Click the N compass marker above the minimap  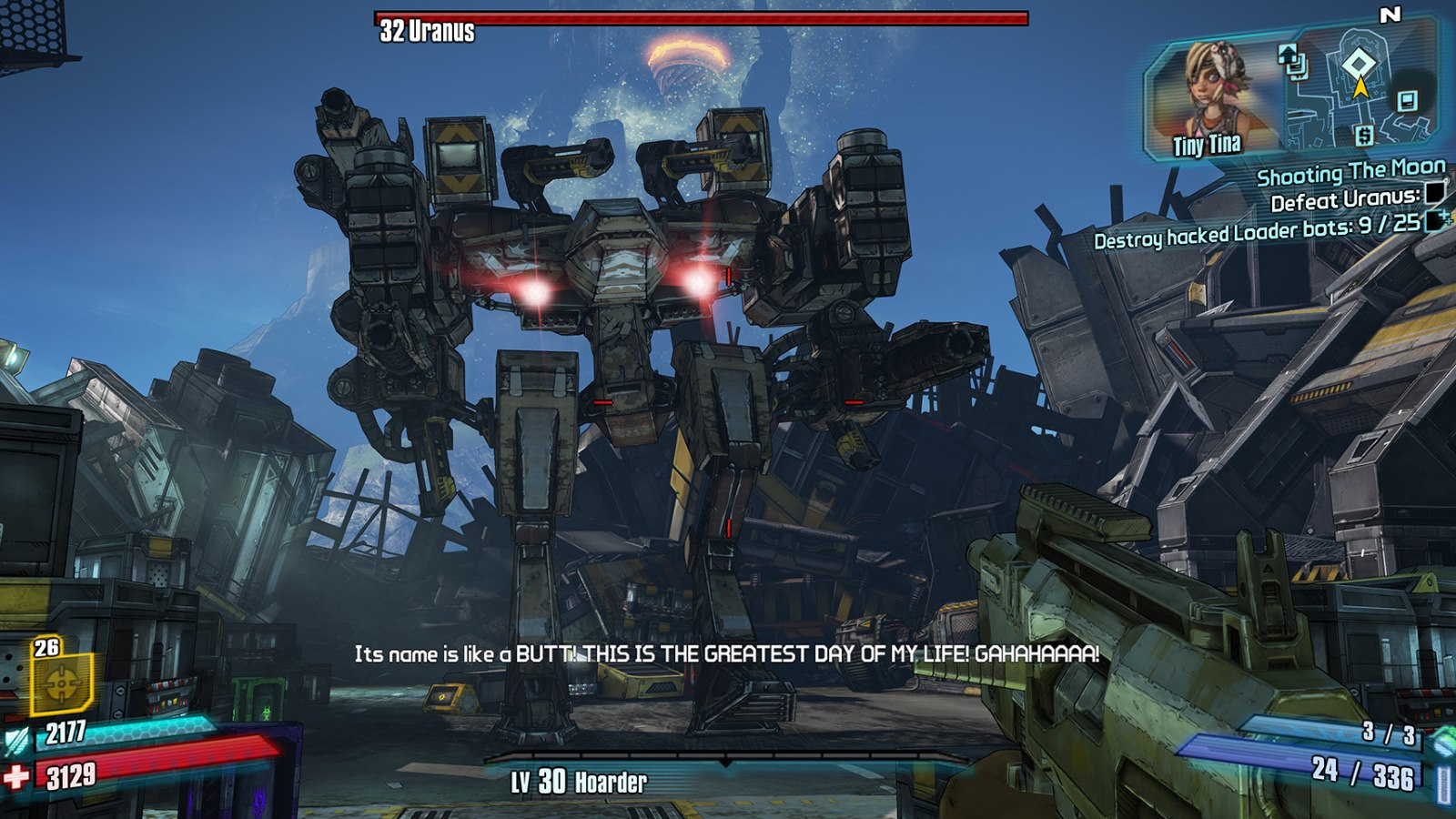[1390, 14]
